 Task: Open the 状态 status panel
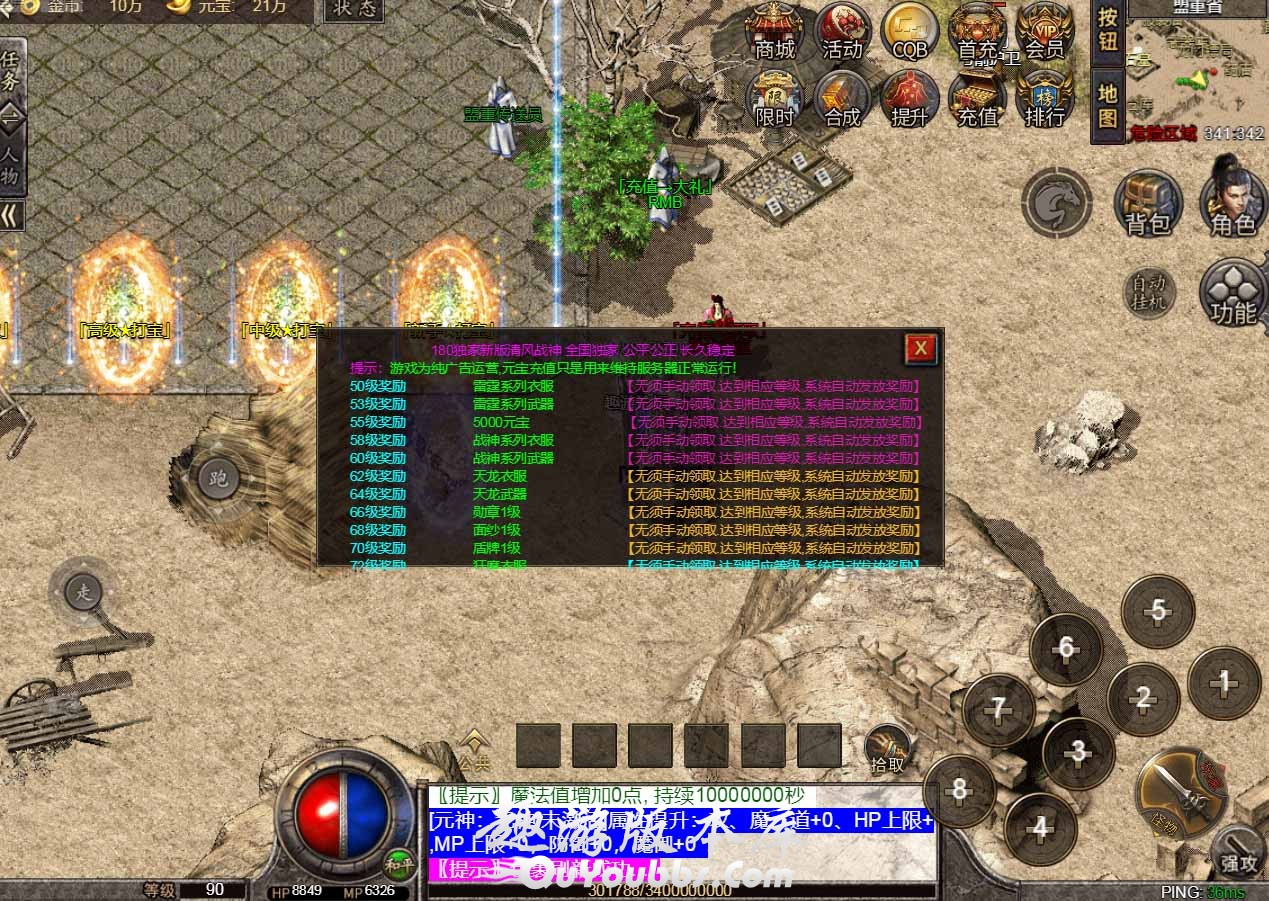click(x=354, y=10)
